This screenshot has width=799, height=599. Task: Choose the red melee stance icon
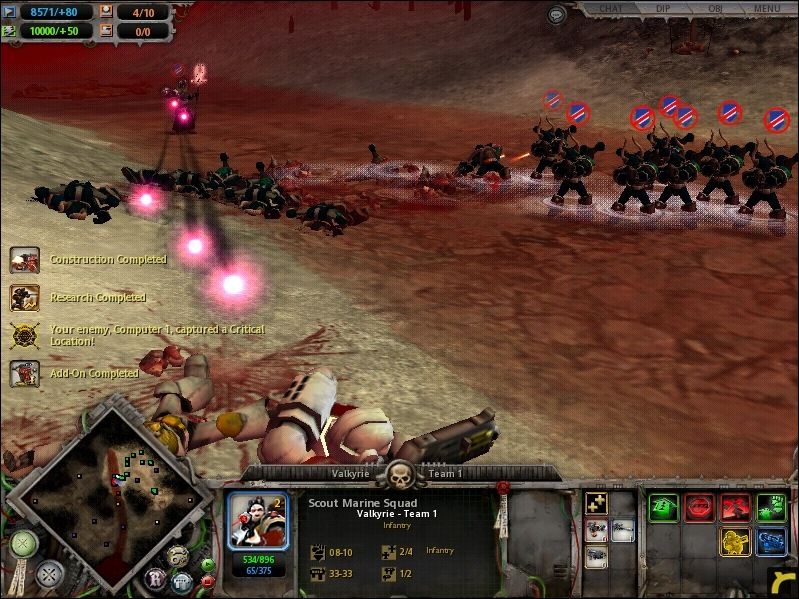(x=736, y=507)
